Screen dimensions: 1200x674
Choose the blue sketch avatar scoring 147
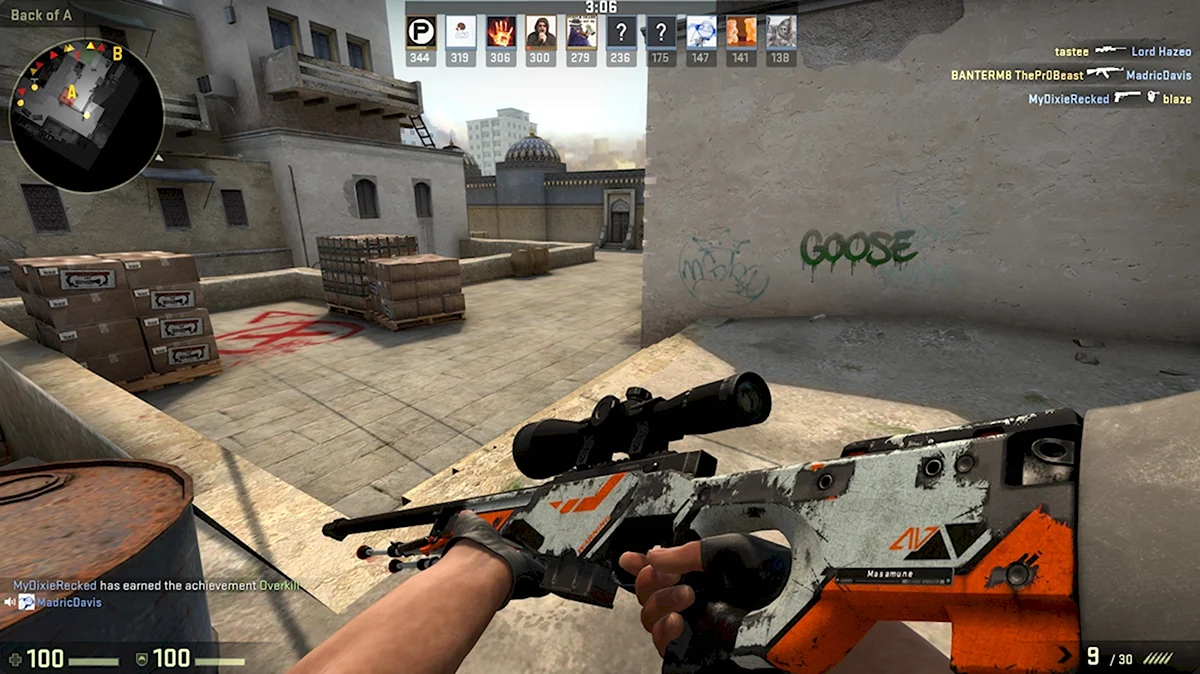click(x=701, y=32)
